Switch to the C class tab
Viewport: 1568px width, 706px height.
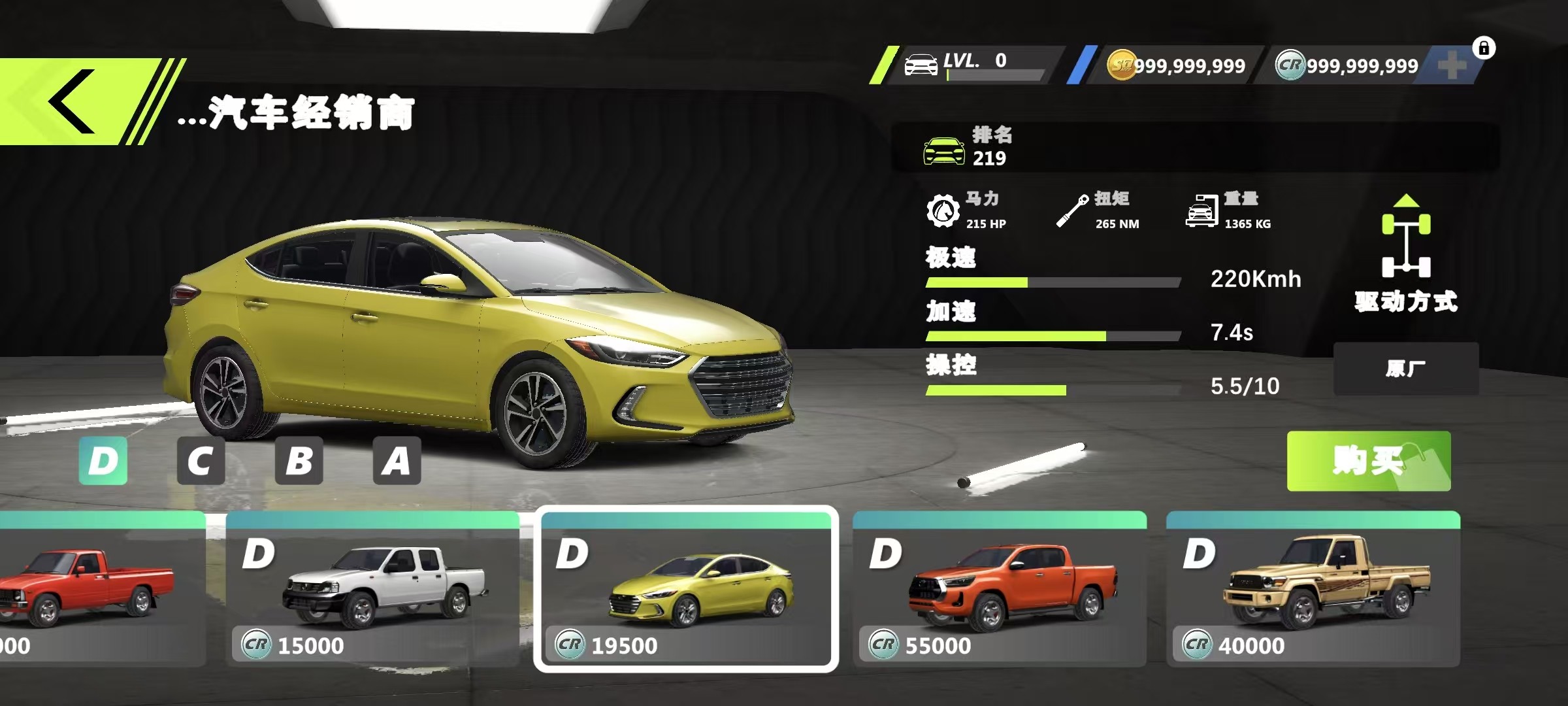click(x=201, y=461)
